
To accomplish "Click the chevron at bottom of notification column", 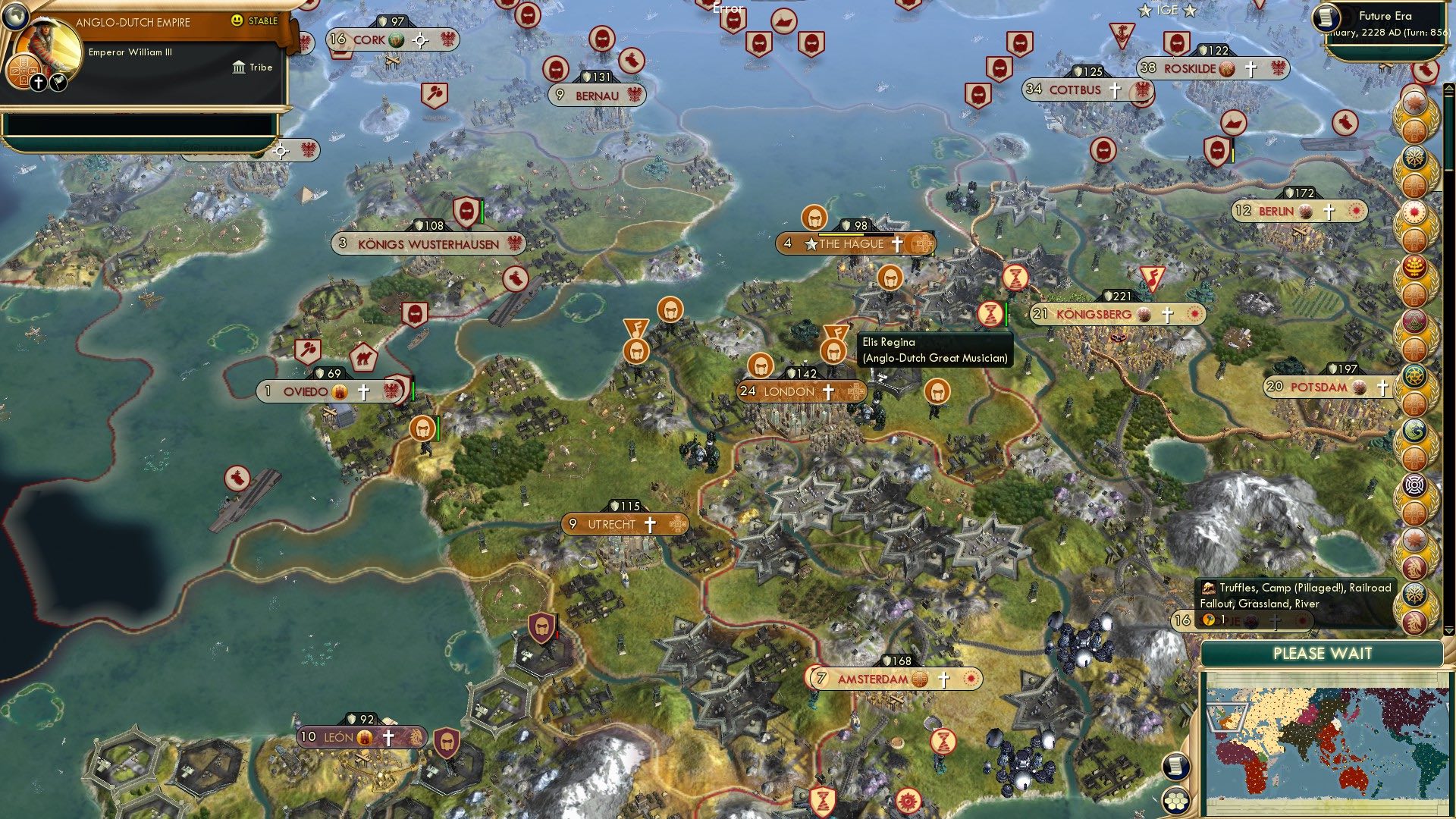I will pyautogui.click(x=1448, y=632).
